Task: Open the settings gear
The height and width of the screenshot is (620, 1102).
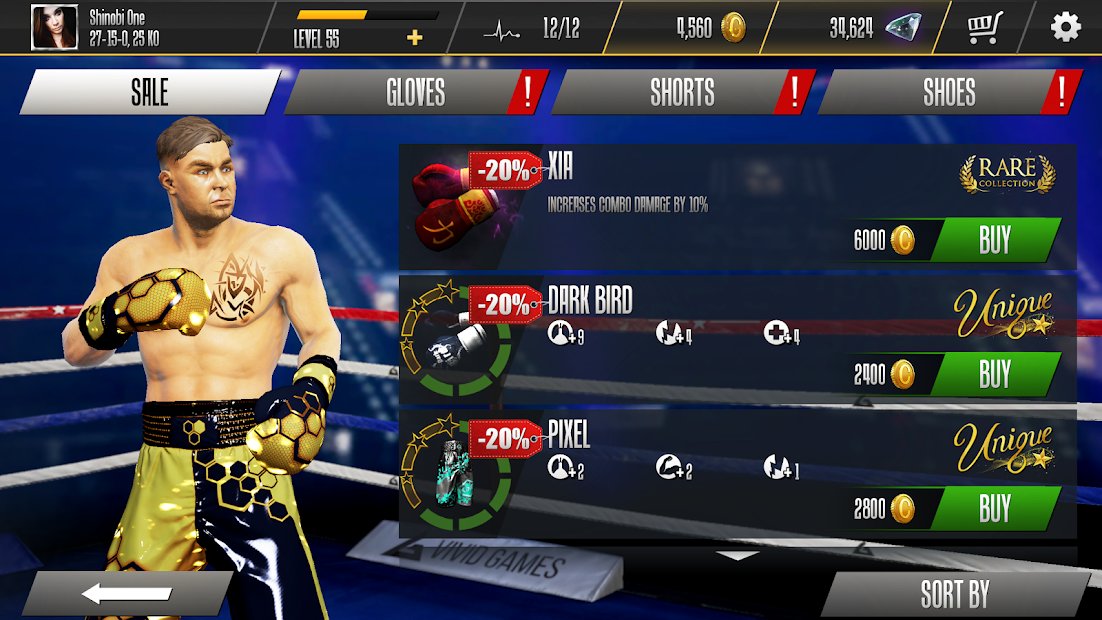Action: click(1066, 27)
